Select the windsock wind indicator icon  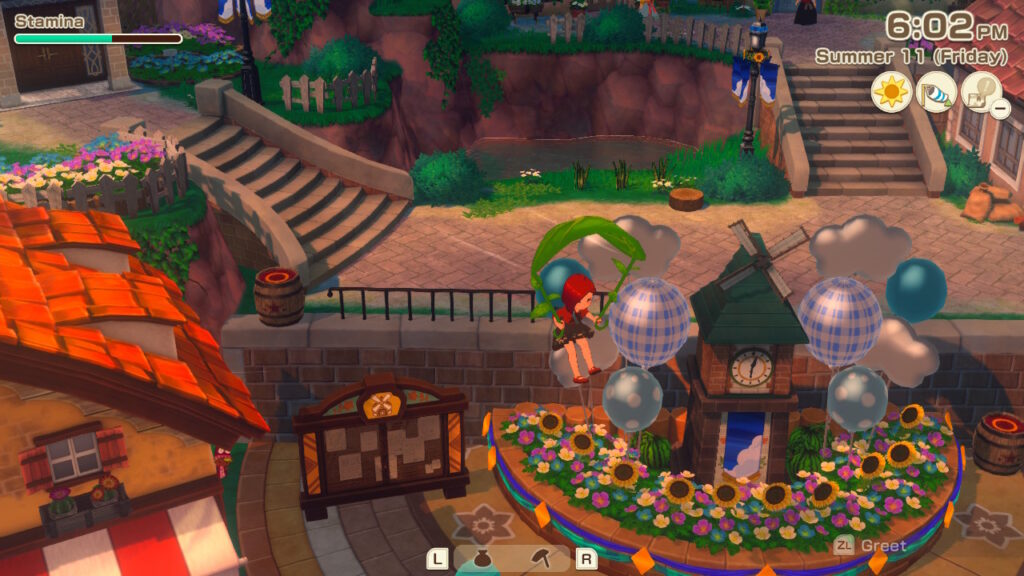tap(935, 92)
